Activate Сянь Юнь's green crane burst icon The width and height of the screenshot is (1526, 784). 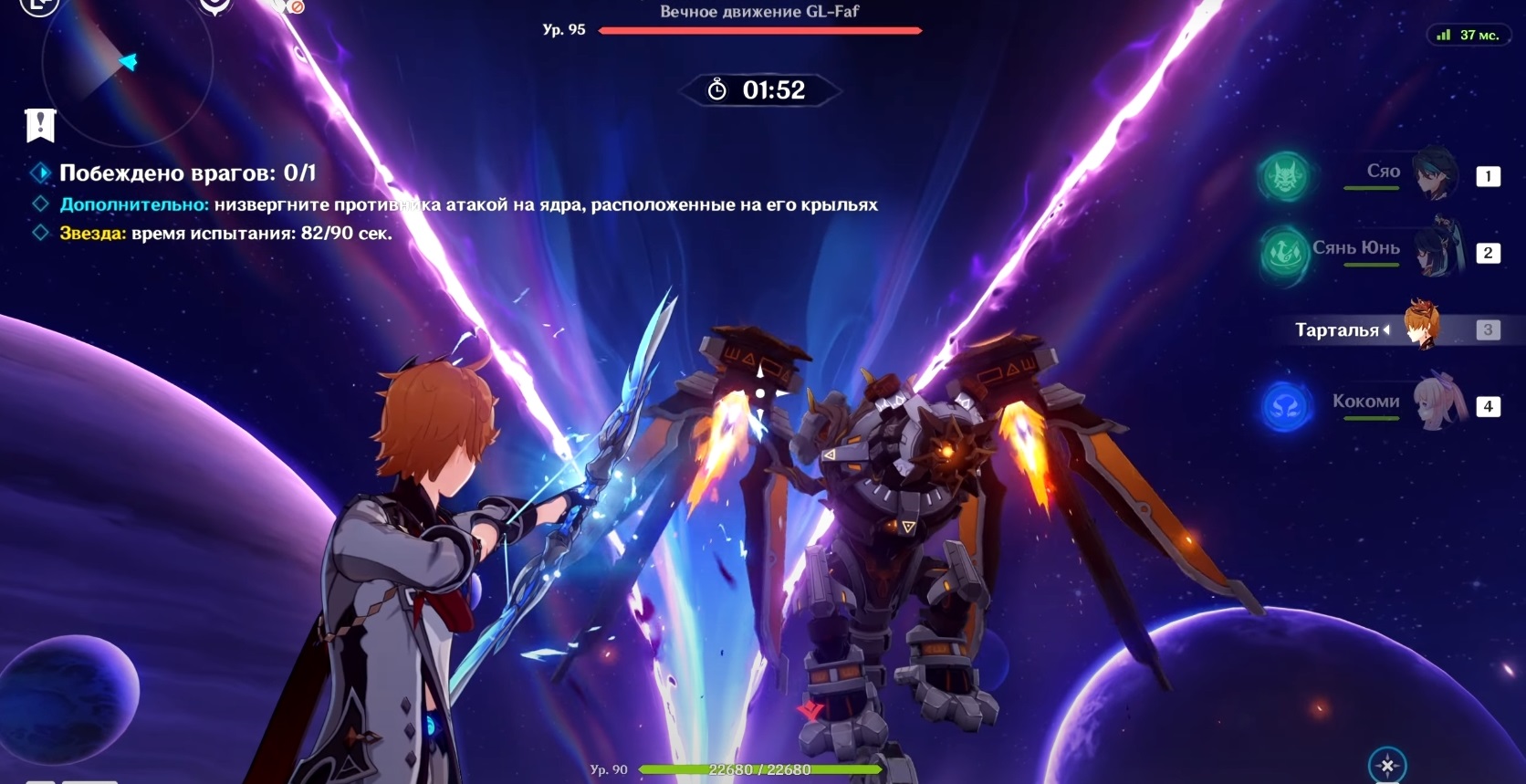tap(1284, 252)
